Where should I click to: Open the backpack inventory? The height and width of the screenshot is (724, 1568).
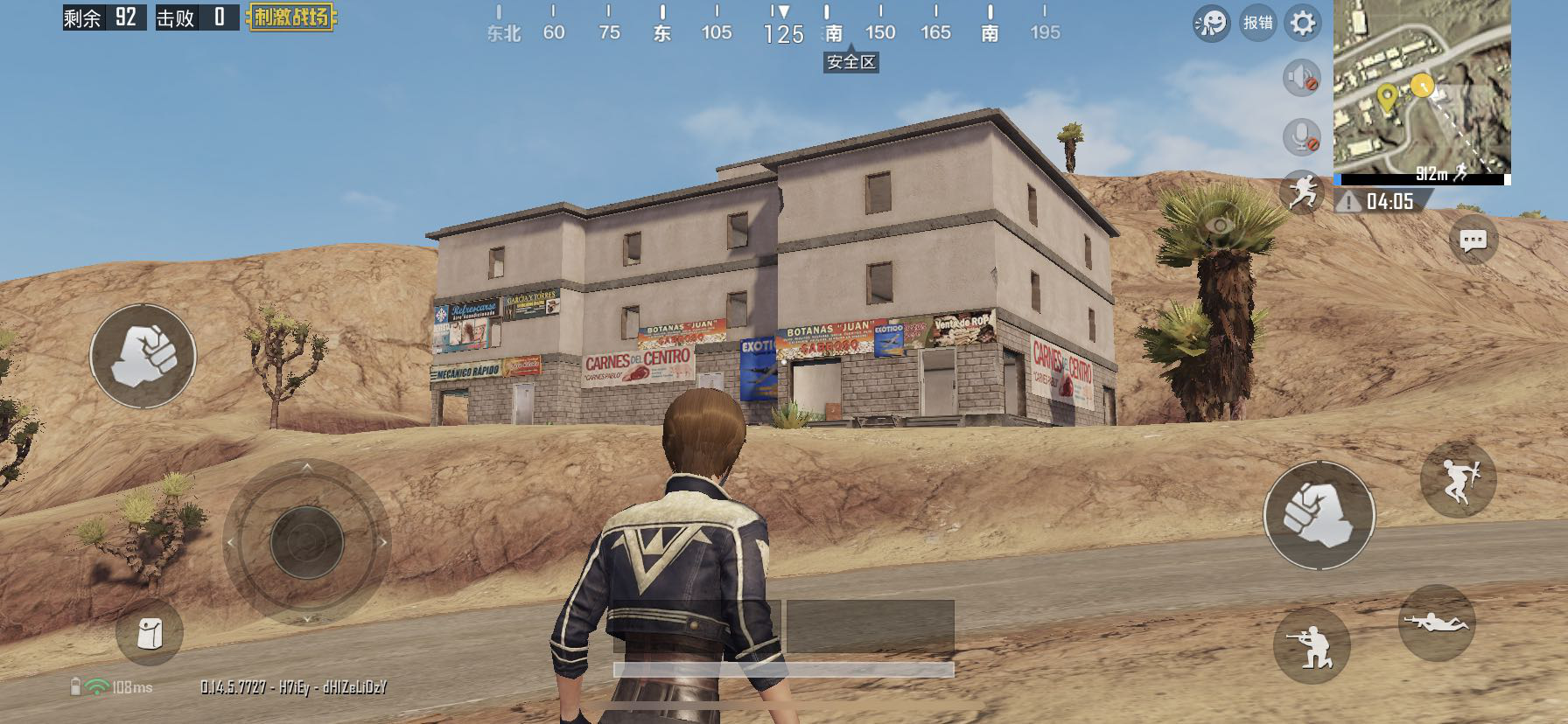point(150,633)
